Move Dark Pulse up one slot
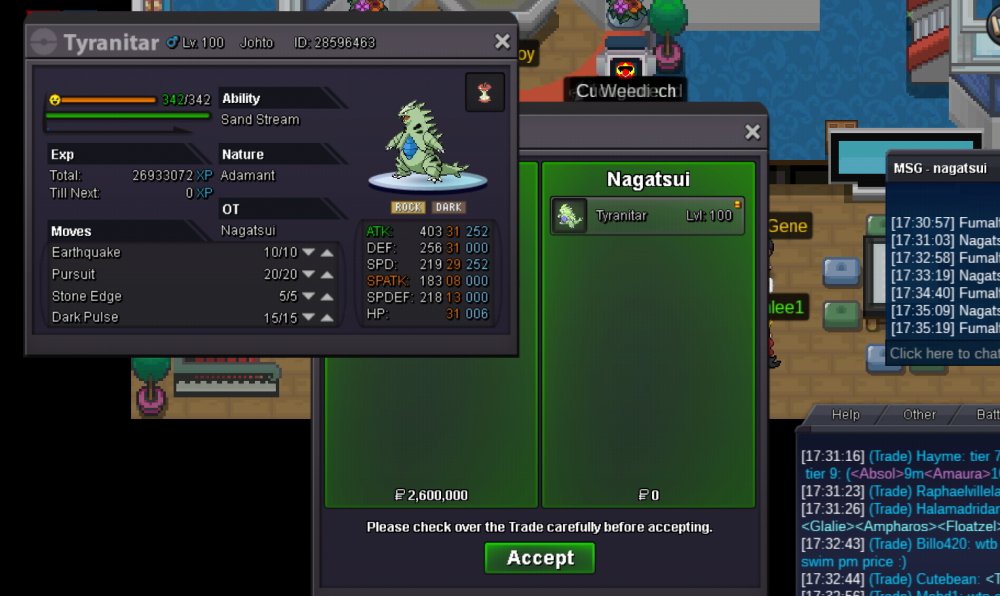This screenshot has width=1000, height=596. tap(327, 318)
